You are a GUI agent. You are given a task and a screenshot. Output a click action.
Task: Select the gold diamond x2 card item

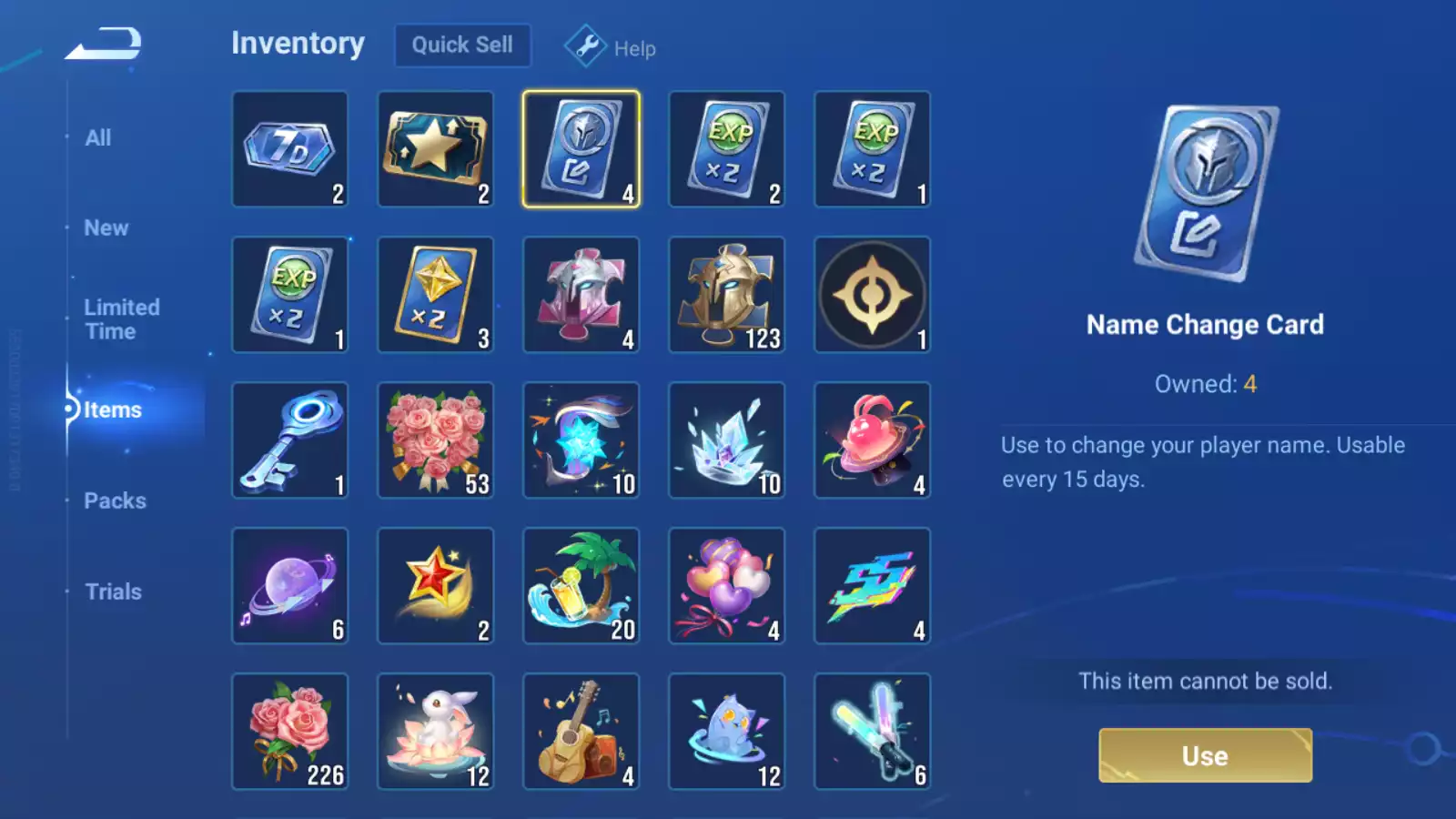(435, 295)
